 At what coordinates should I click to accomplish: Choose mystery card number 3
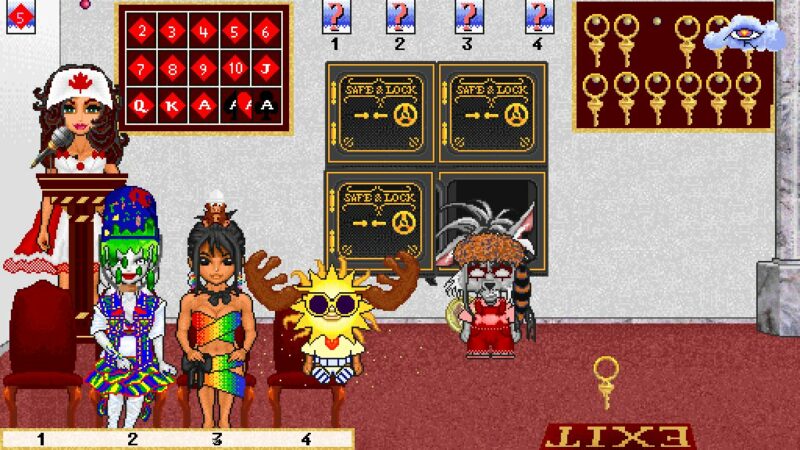[467, 16]
